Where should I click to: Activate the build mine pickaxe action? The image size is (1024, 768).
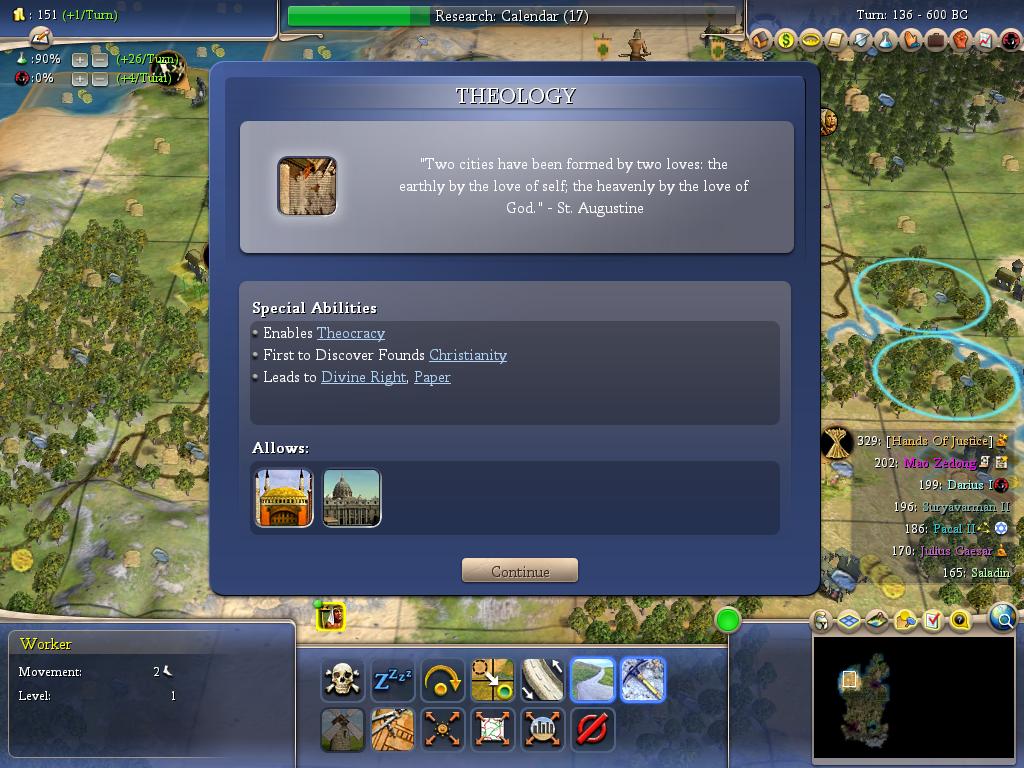tap(642, 680)
